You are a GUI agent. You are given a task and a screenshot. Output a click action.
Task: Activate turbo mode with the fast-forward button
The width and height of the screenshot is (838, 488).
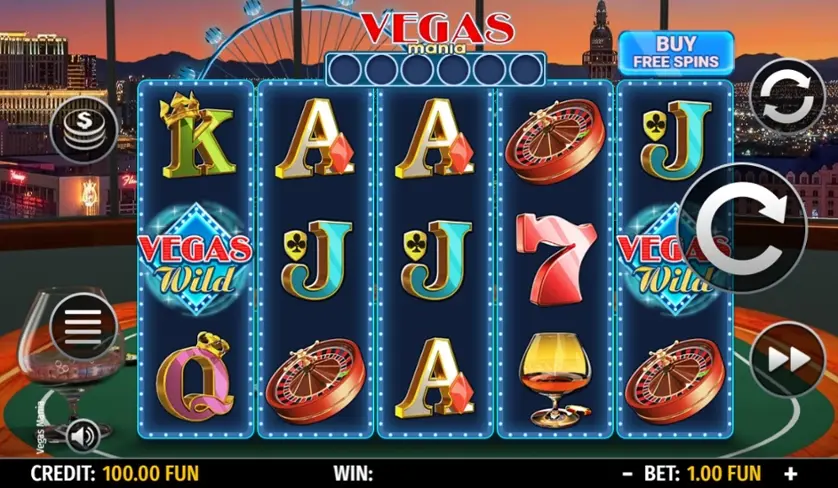787,359
